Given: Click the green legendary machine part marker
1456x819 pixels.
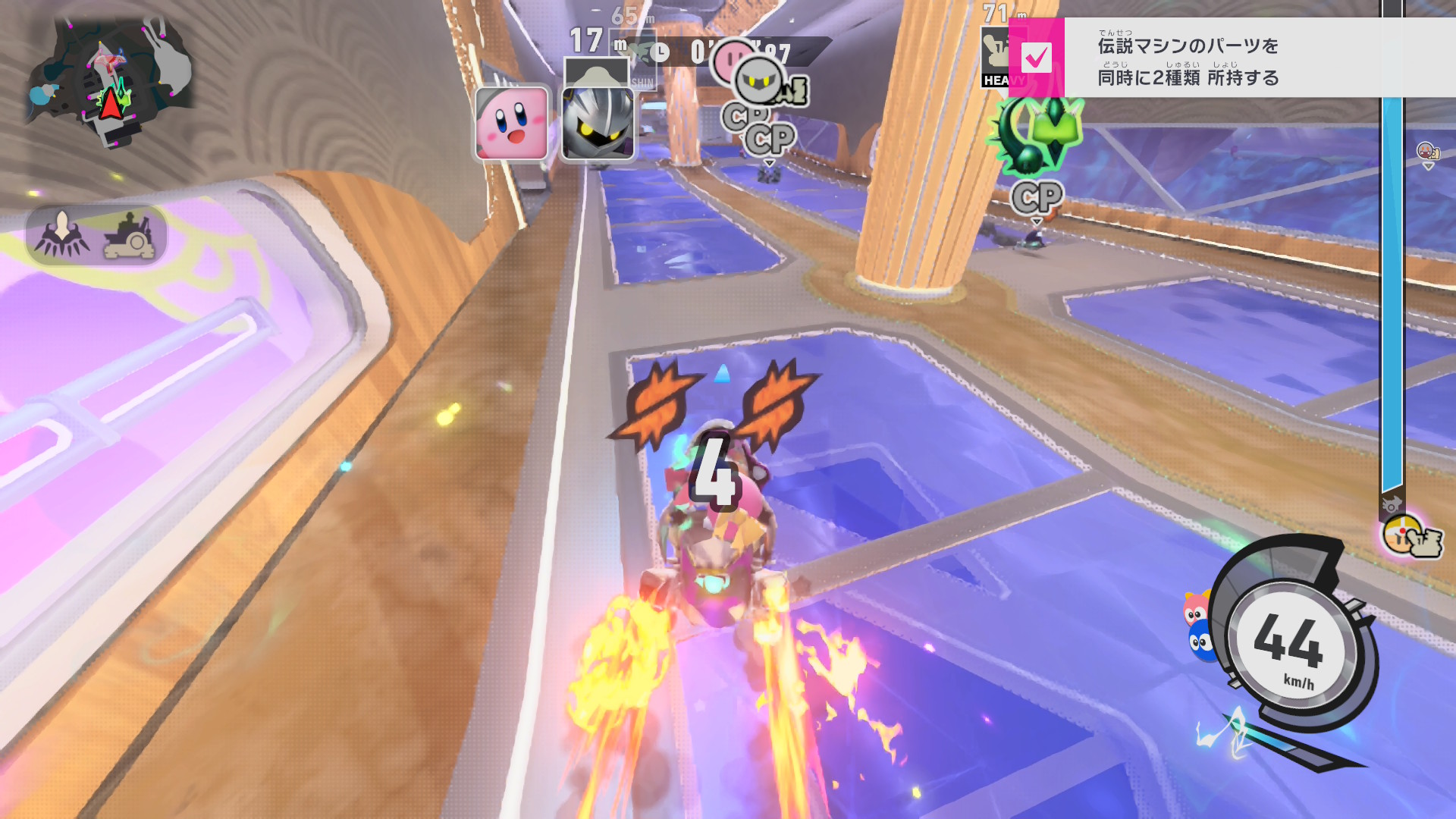Looking at the screenshot, I should (x=1035, y=136).
